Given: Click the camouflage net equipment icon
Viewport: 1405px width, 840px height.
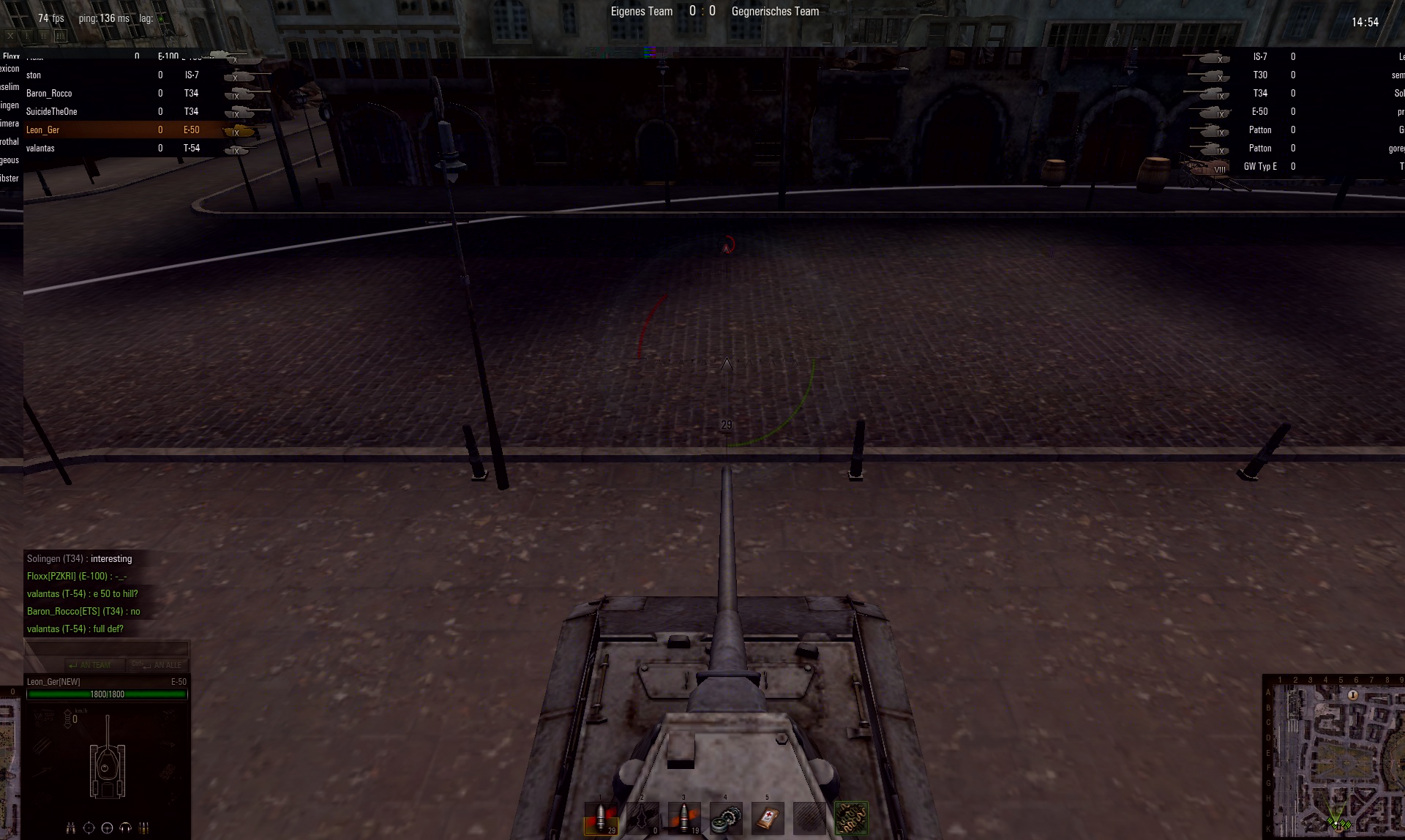Looking at the screenshot, I should [x=851, y=817].
